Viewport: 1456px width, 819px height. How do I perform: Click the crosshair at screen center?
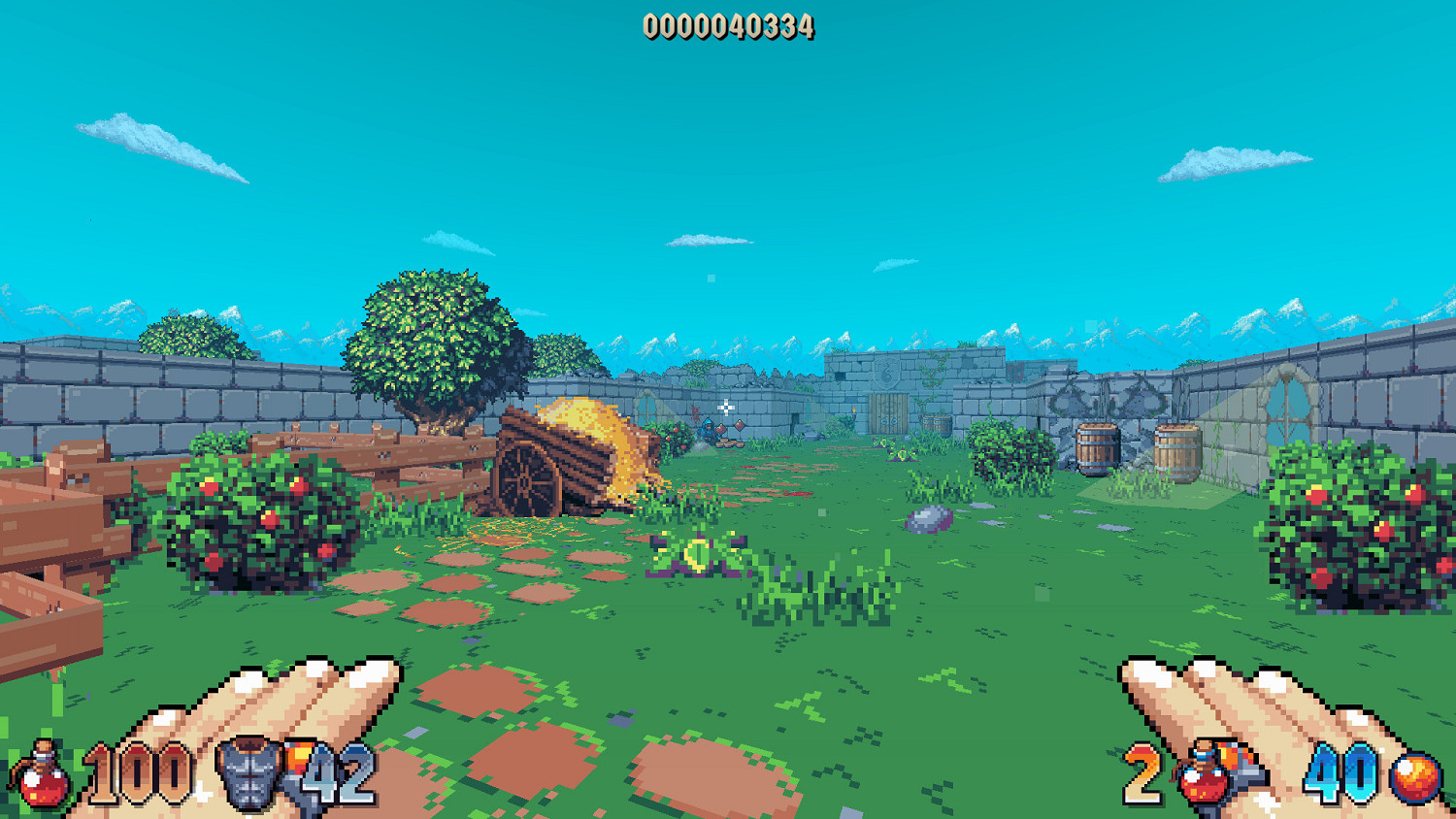[x=726, y=407]
